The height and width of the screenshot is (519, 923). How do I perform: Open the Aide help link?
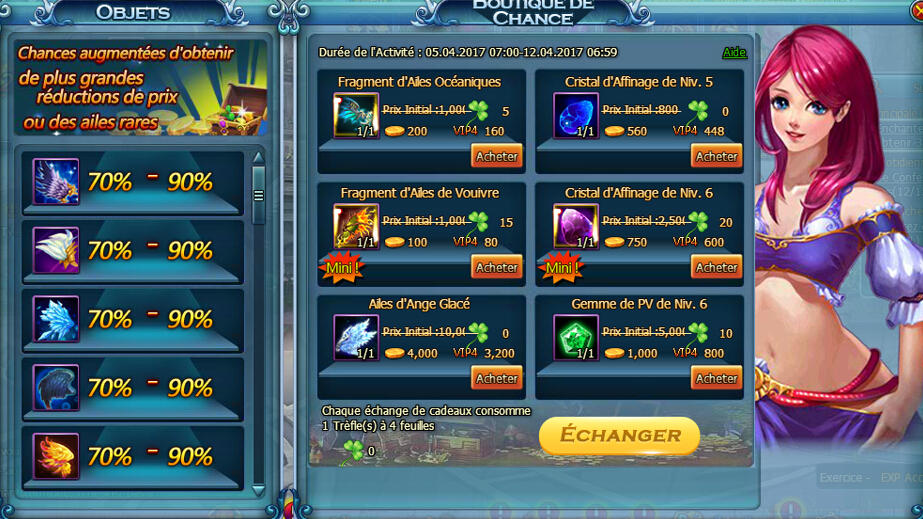(x=734, y=52)
